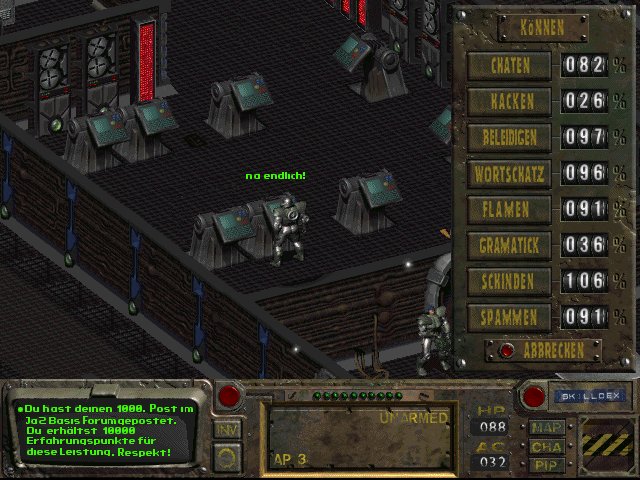640x480 pixels.
Task: Open the MAP screen
Action: point(547,427)
